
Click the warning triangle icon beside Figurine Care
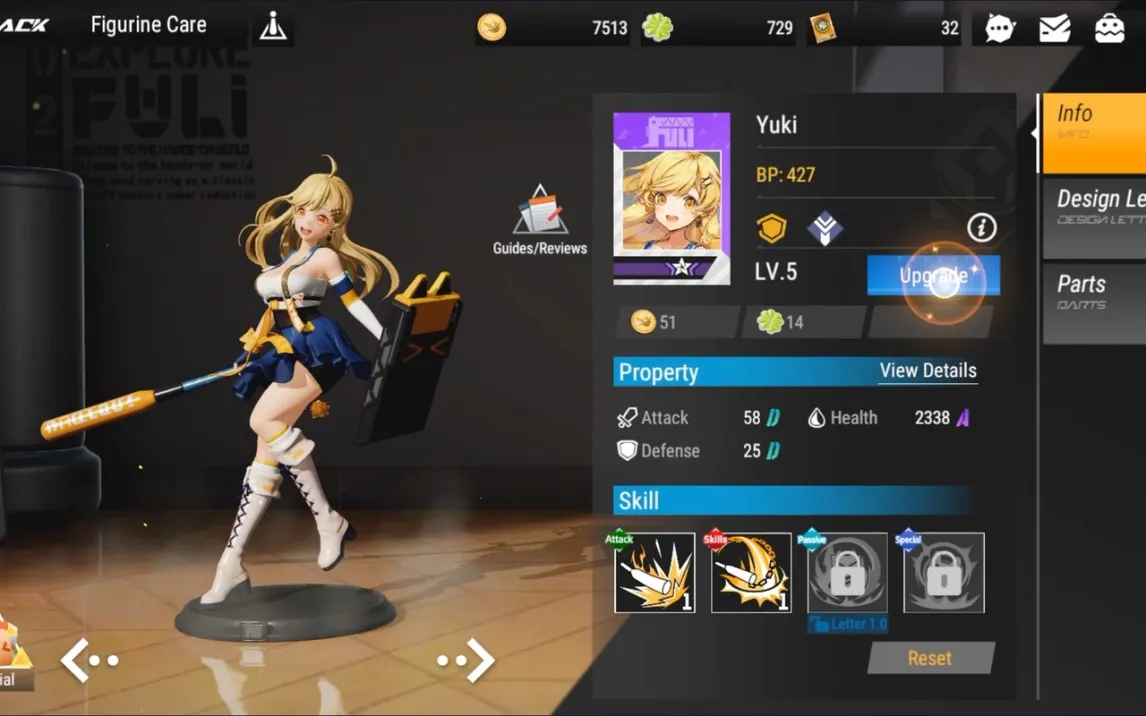point(273,27)
